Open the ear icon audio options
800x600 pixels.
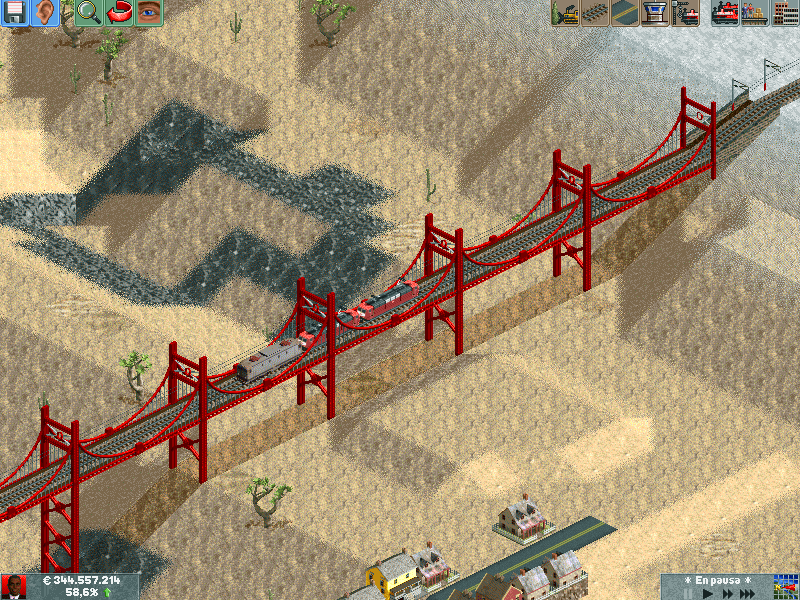point(46,13)
